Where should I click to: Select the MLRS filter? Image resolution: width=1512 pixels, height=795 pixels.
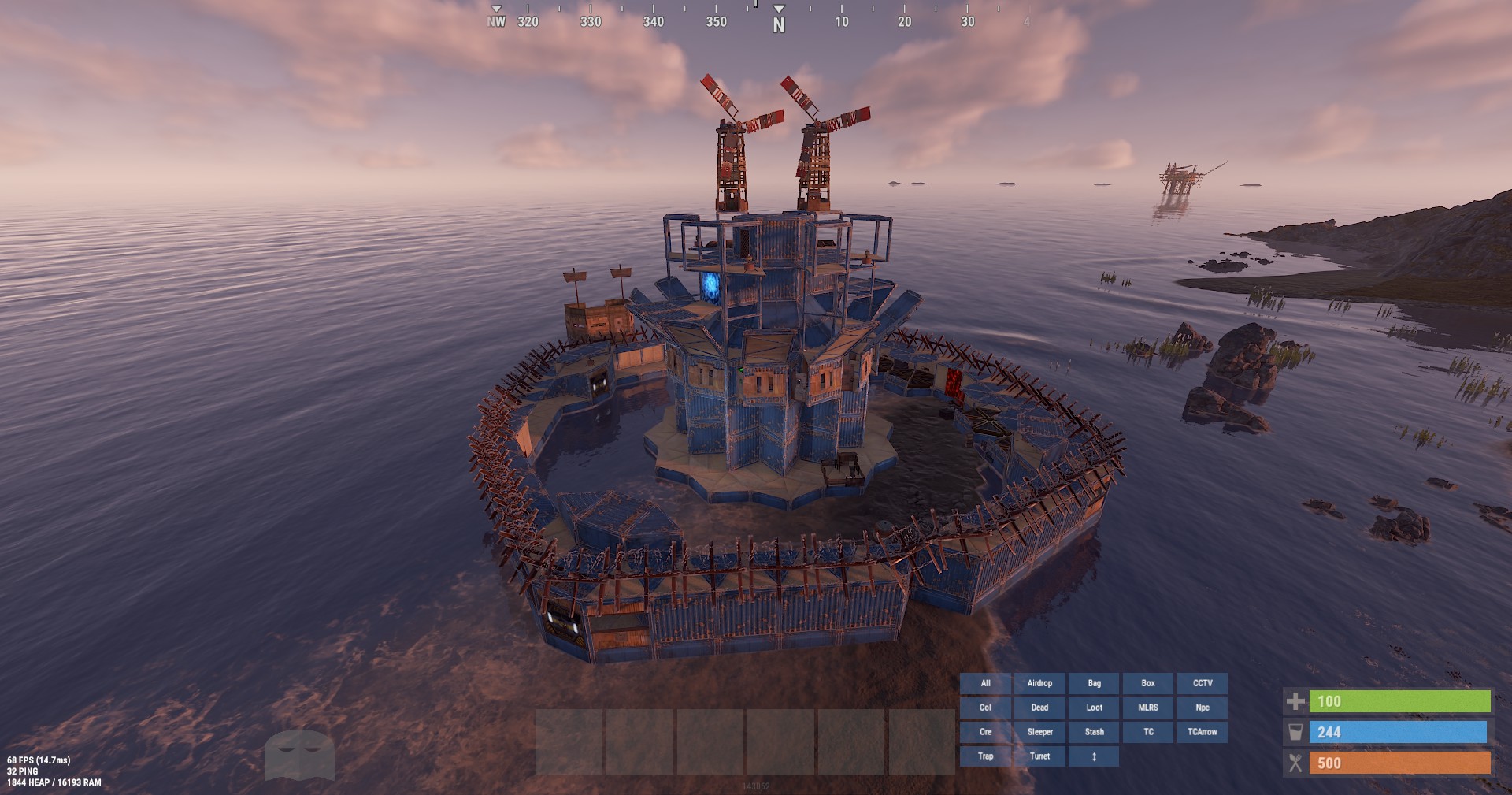tap(1147, 708)
